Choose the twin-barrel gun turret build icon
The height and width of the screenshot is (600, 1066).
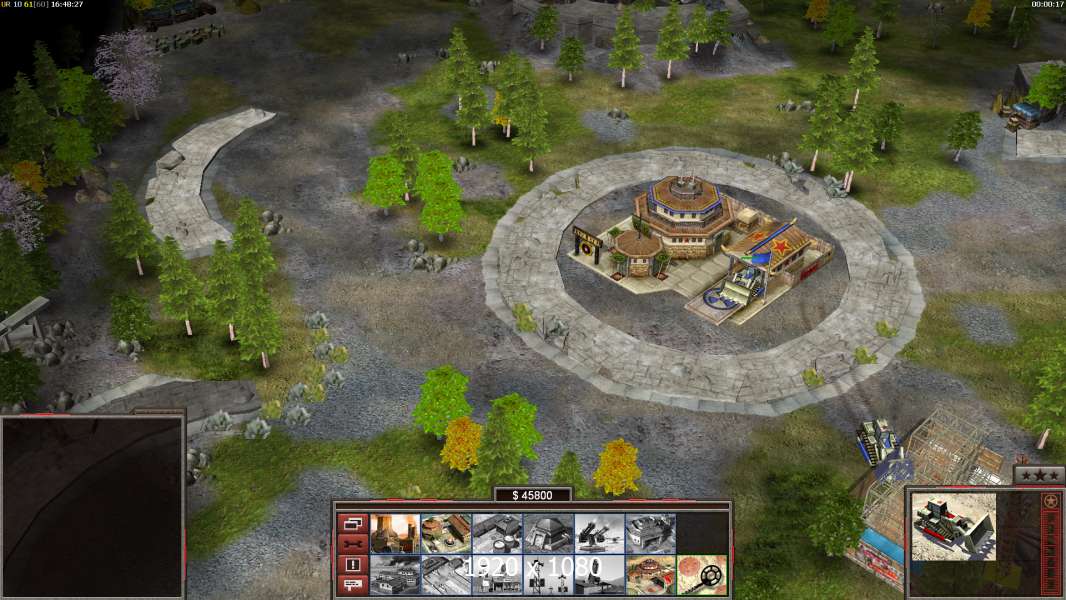pos(599,533)
